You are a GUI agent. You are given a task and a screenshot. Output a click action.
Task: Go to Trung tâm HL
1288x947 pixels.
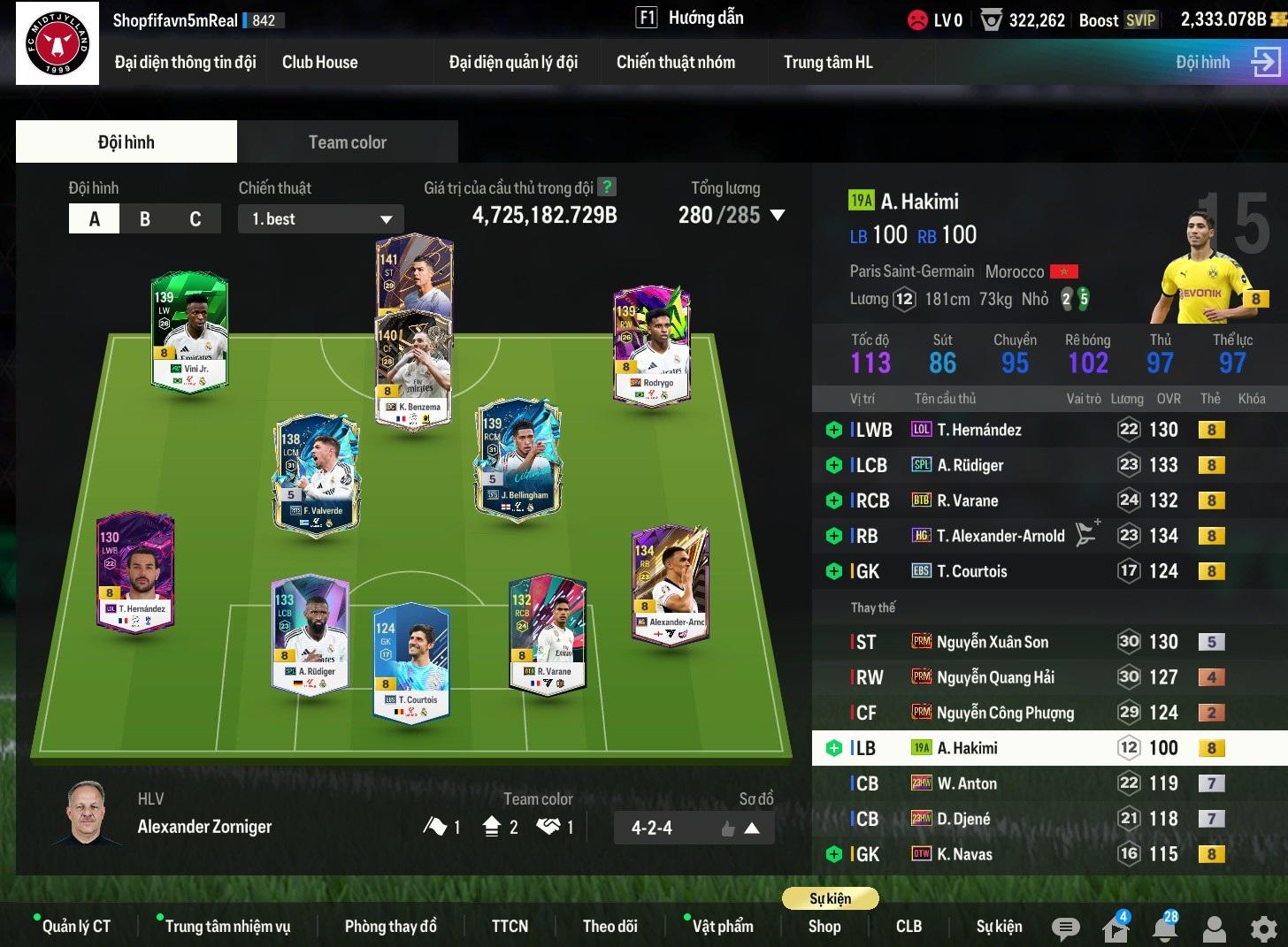[x=827, y=62]
